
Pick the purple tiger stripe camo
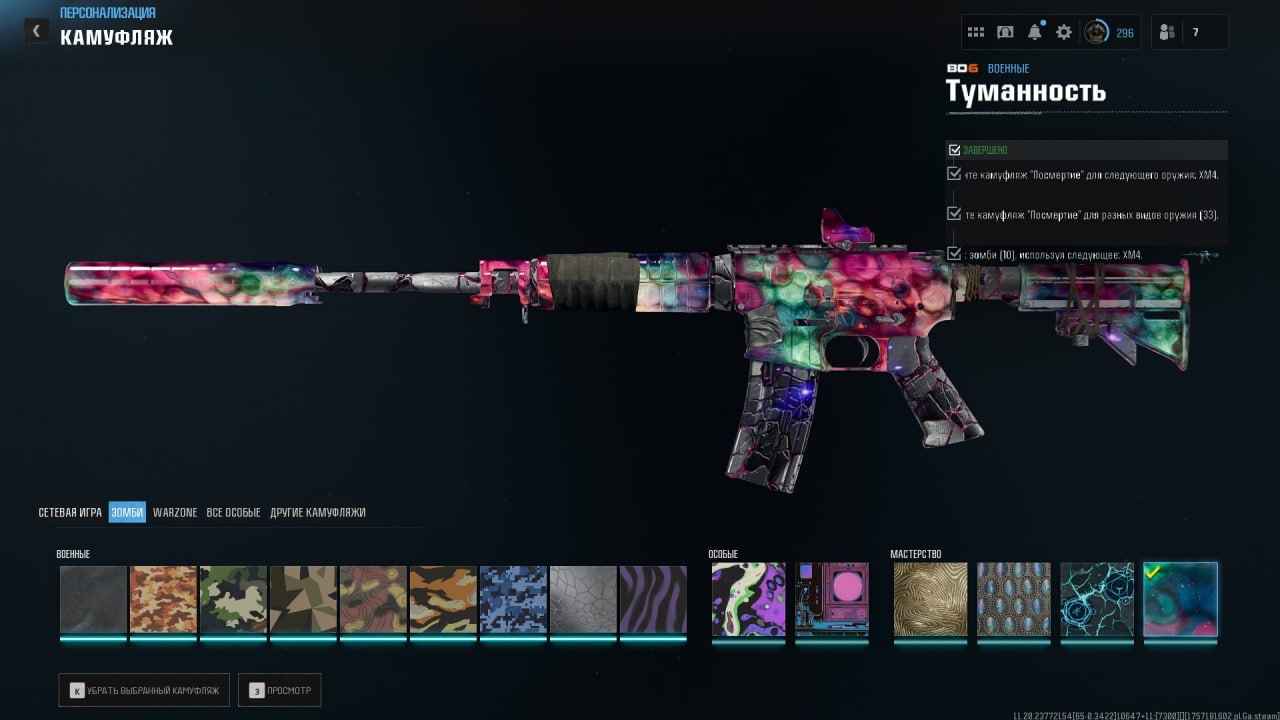pos(653,600)
